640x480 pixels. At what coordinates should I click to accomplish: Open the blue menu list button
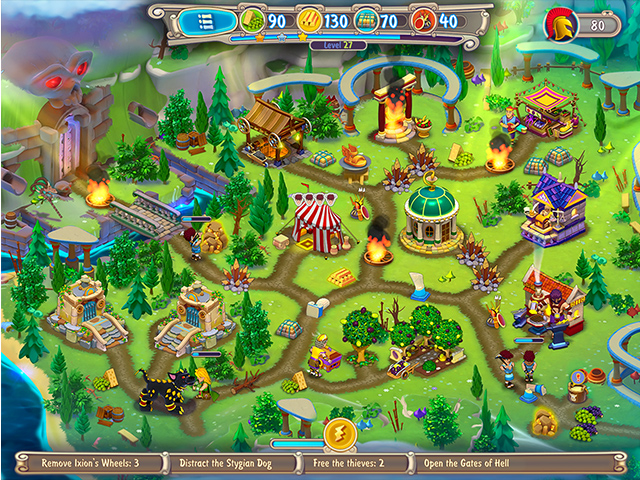[208, 20]
